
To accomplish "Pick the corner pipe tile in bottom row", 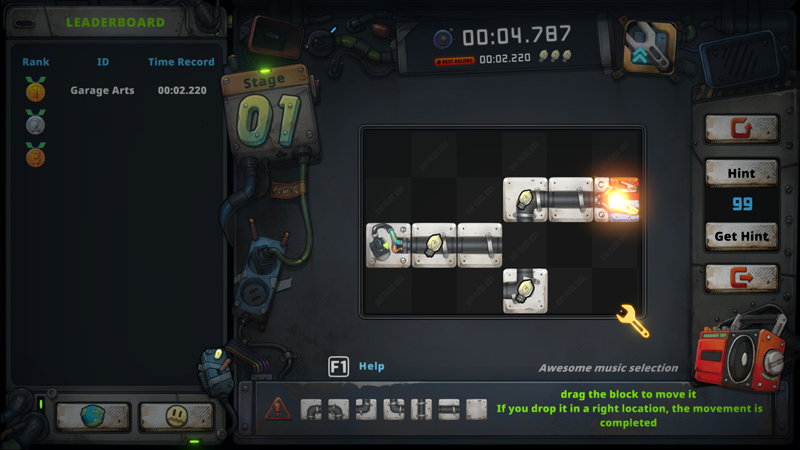I will pos(525,290).
